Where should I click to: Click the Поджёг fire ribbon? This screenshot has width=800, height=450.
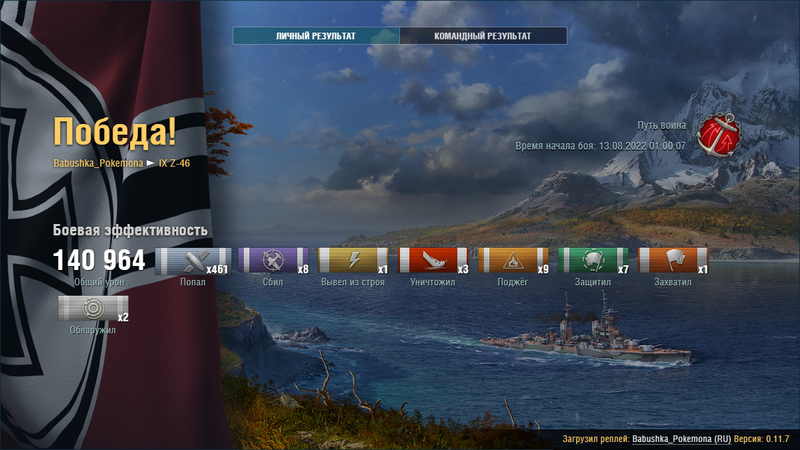tap(513, 261)
